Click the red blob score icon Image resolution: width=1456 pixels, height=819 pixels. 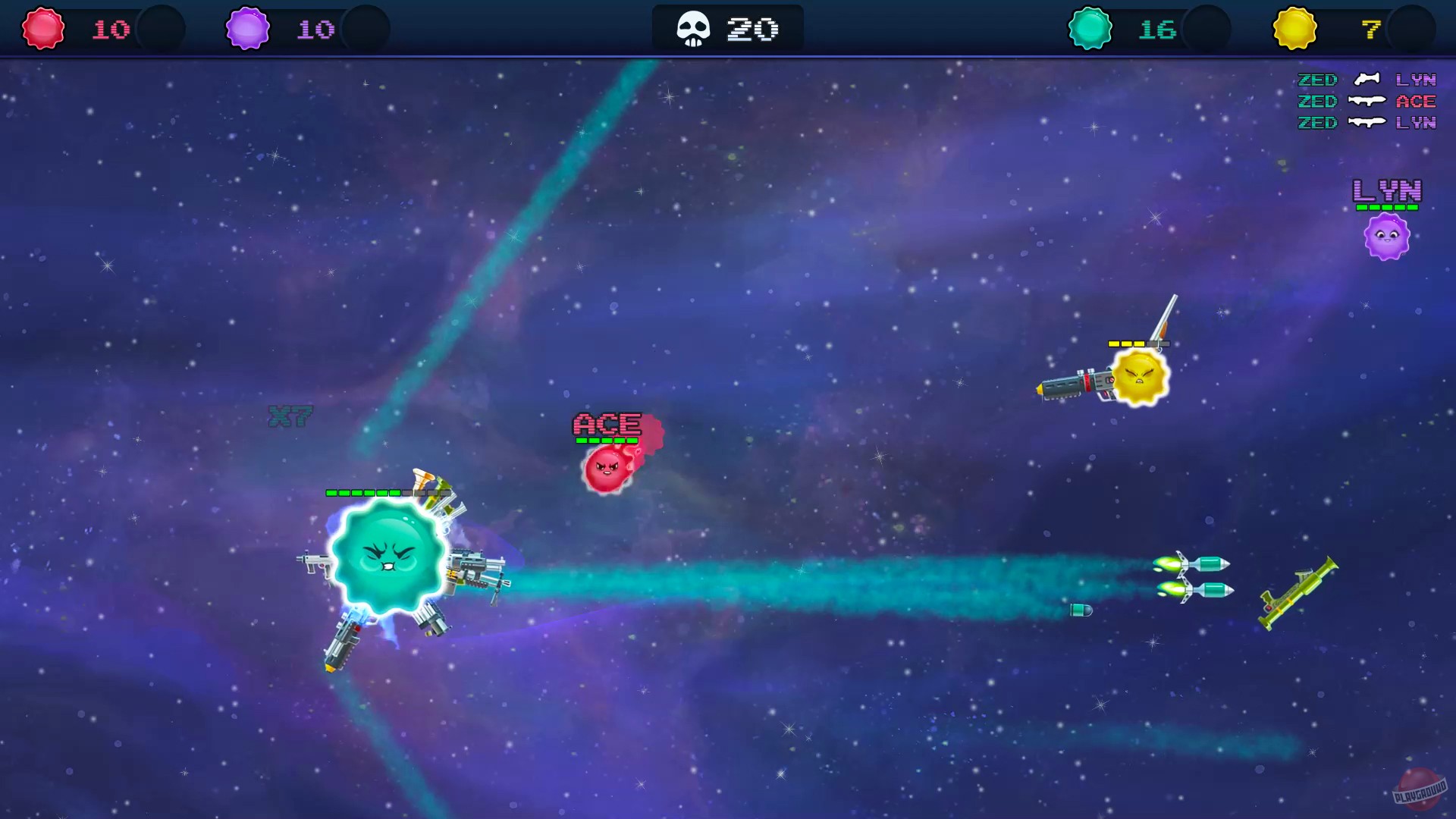tap(43, 28)
